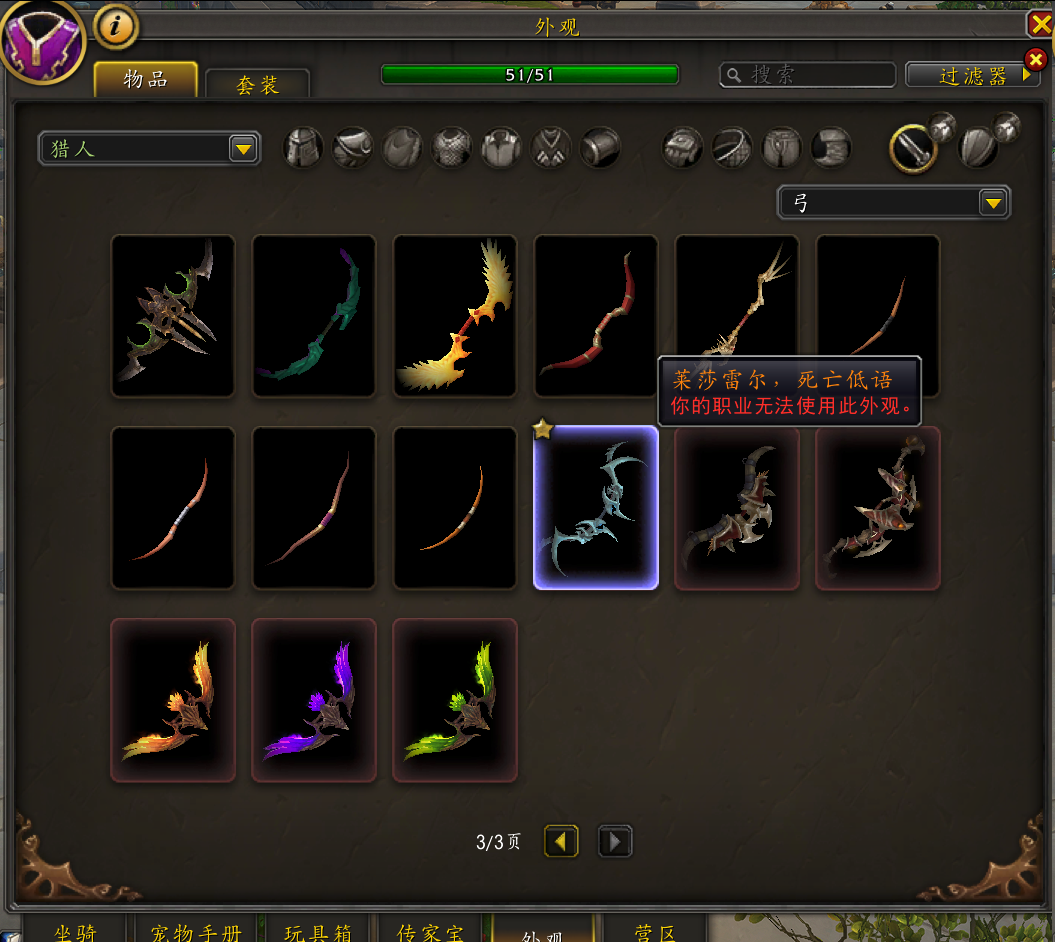This screenshot has width=1055, height=942.
Task: Select the golden feathered wing bow
Action: click(455, 316)
